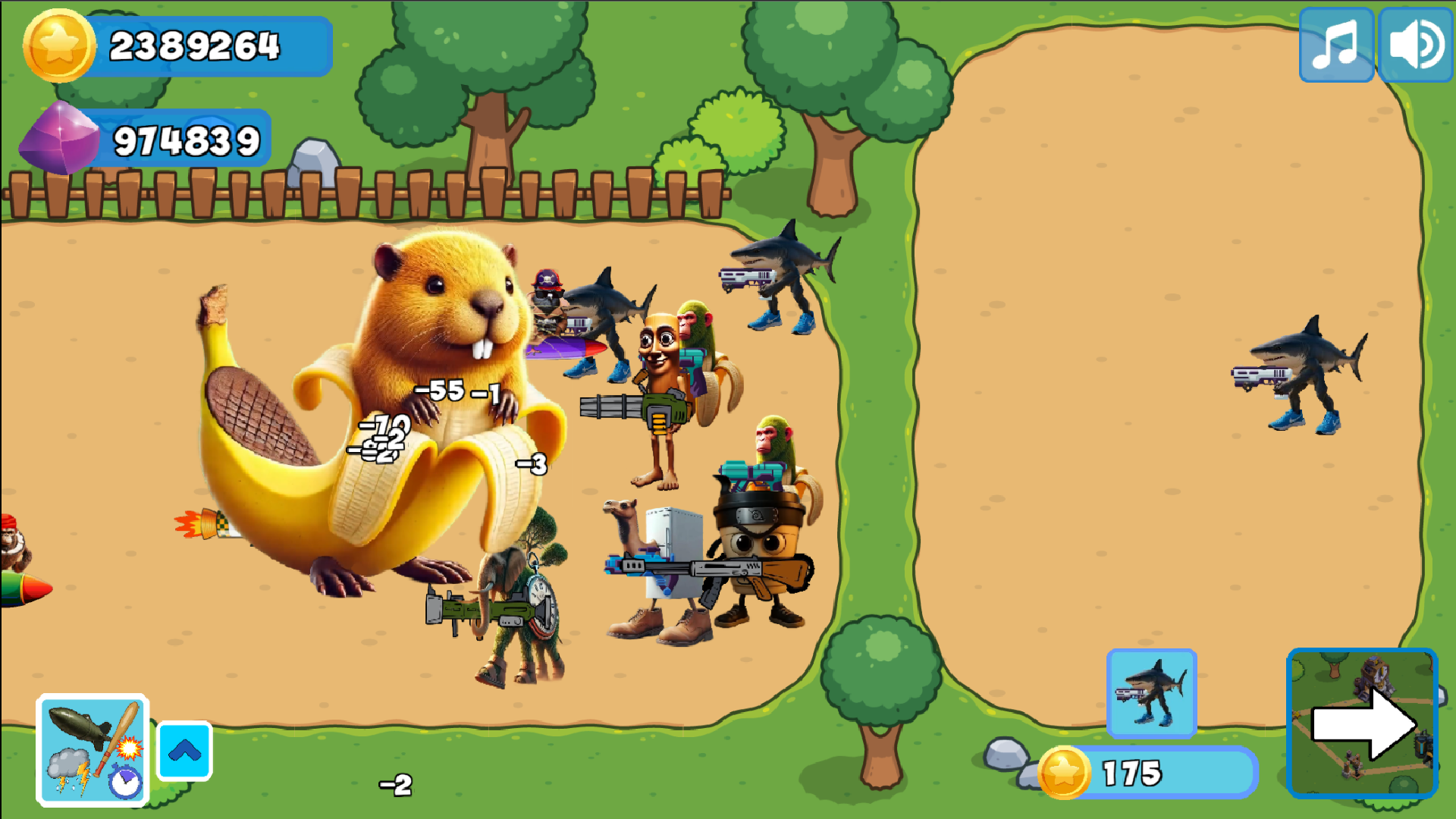Select the missile bomb spell icon
The height and width of the screenshot is (819, 1456).
(x=81, y=726)
